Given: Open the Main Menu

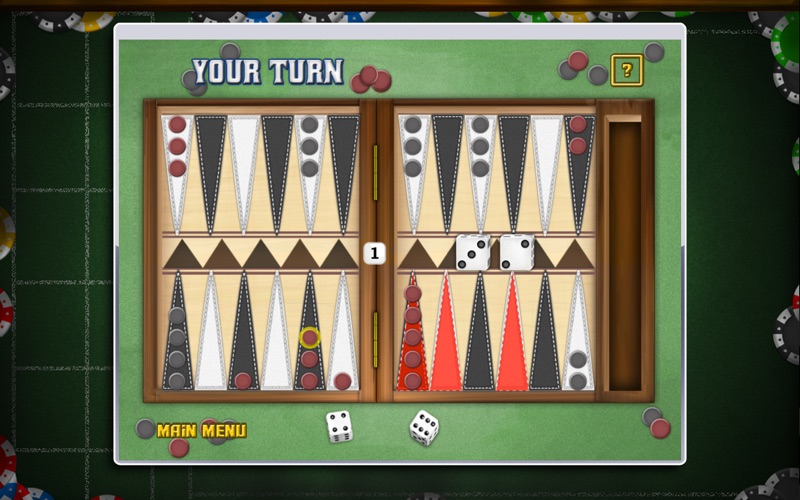Looking at the screenshot, I should (201, 431).
